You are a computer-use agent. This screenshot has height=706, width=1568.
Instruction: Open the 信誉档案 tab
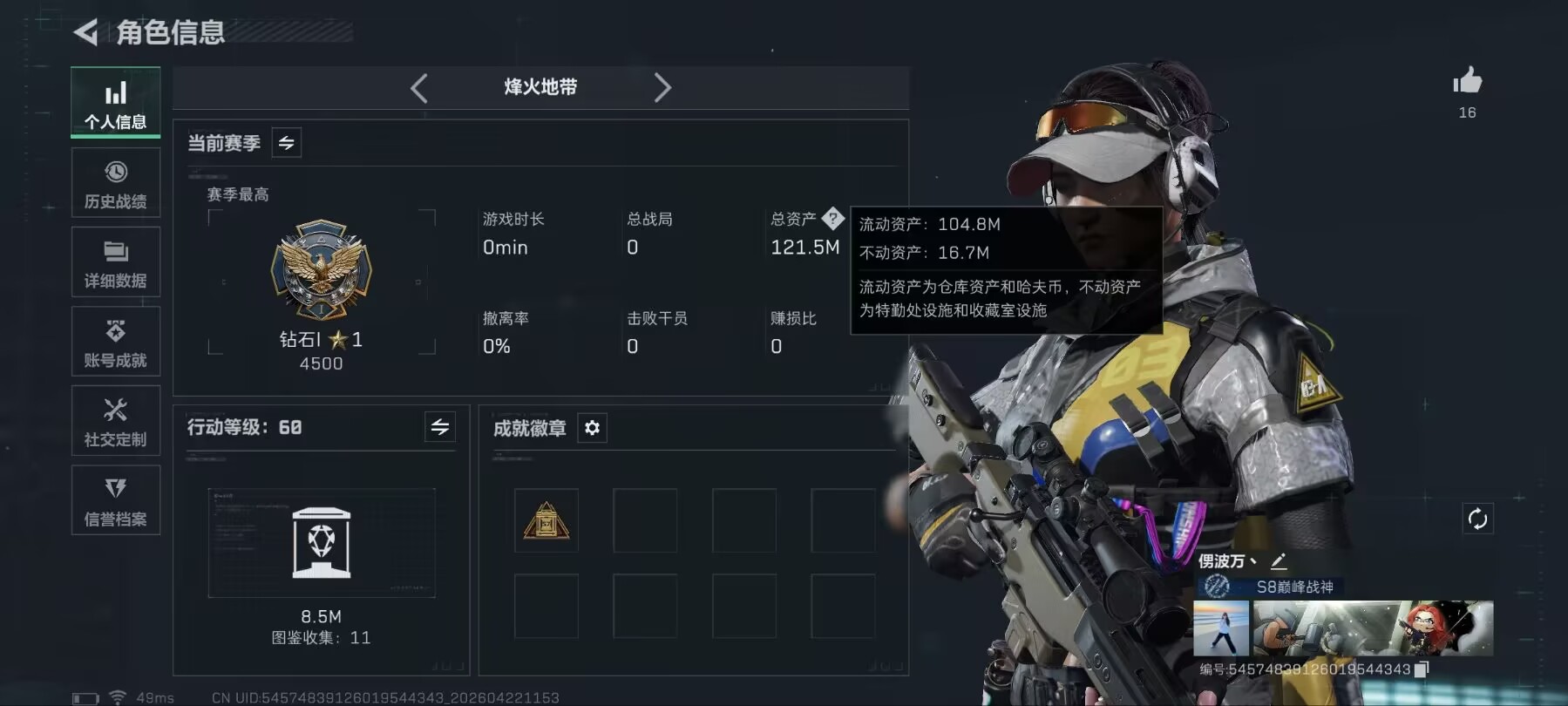tap(116, 500)
